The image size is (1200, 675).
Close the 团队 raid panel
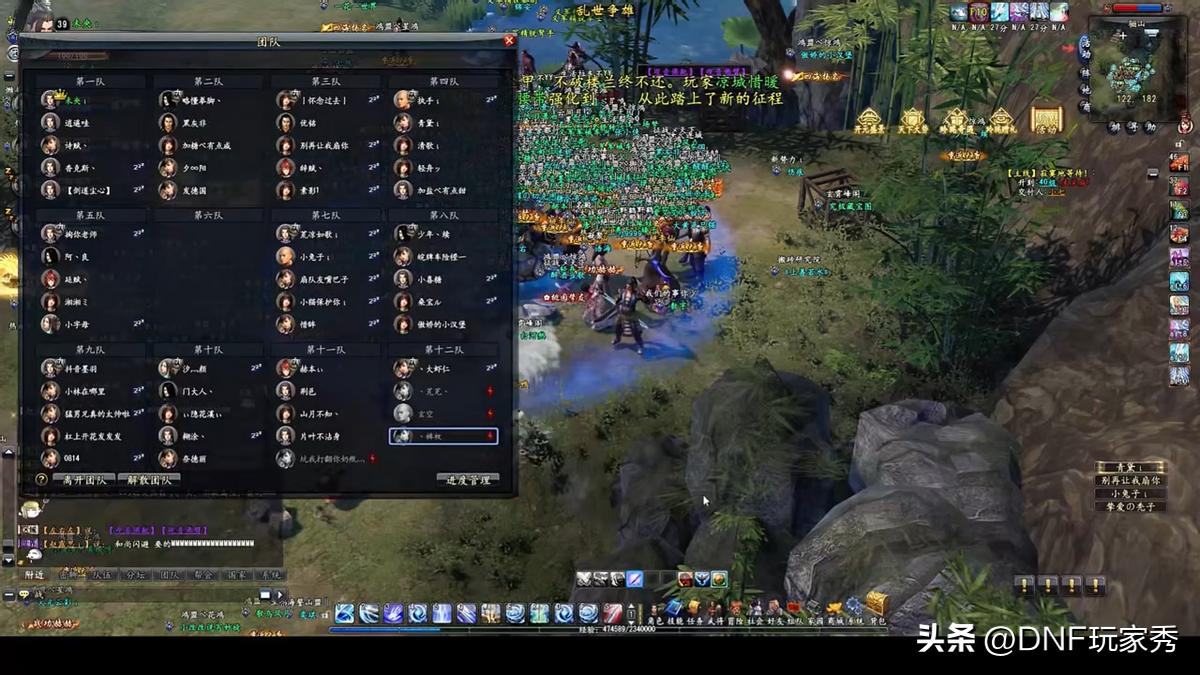click(x=509, y=41)
